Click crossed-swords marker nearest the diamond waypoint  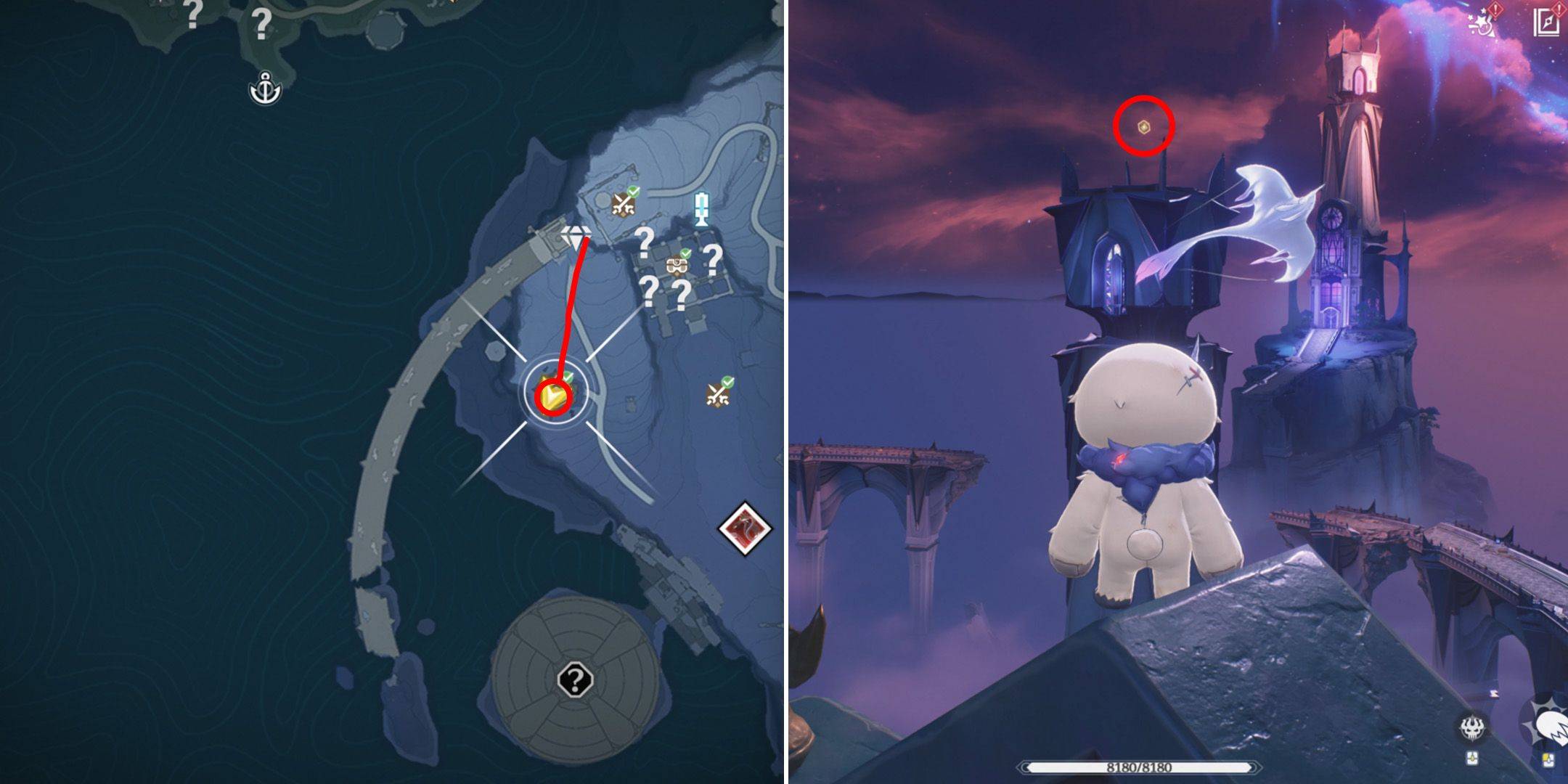[x=624, y=203]
